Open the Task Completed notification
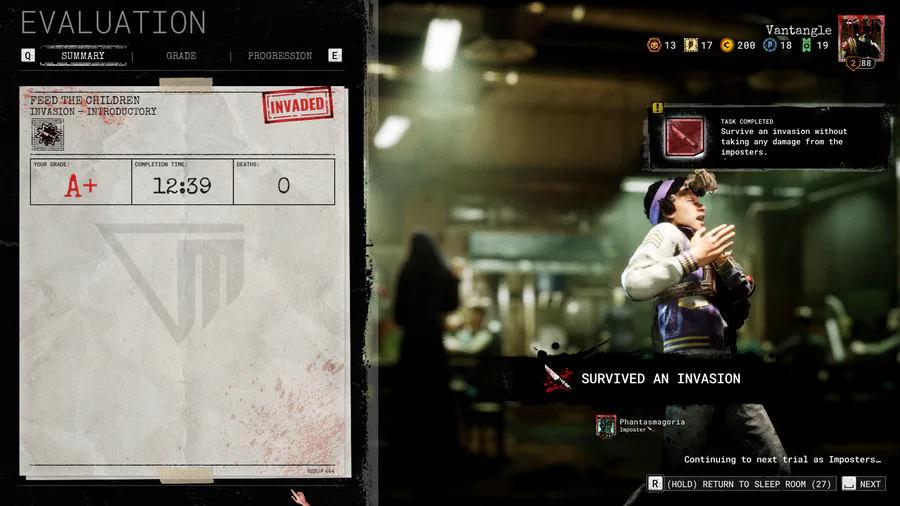The width and height of the screenshot is (900, 506). click(768, 137)
